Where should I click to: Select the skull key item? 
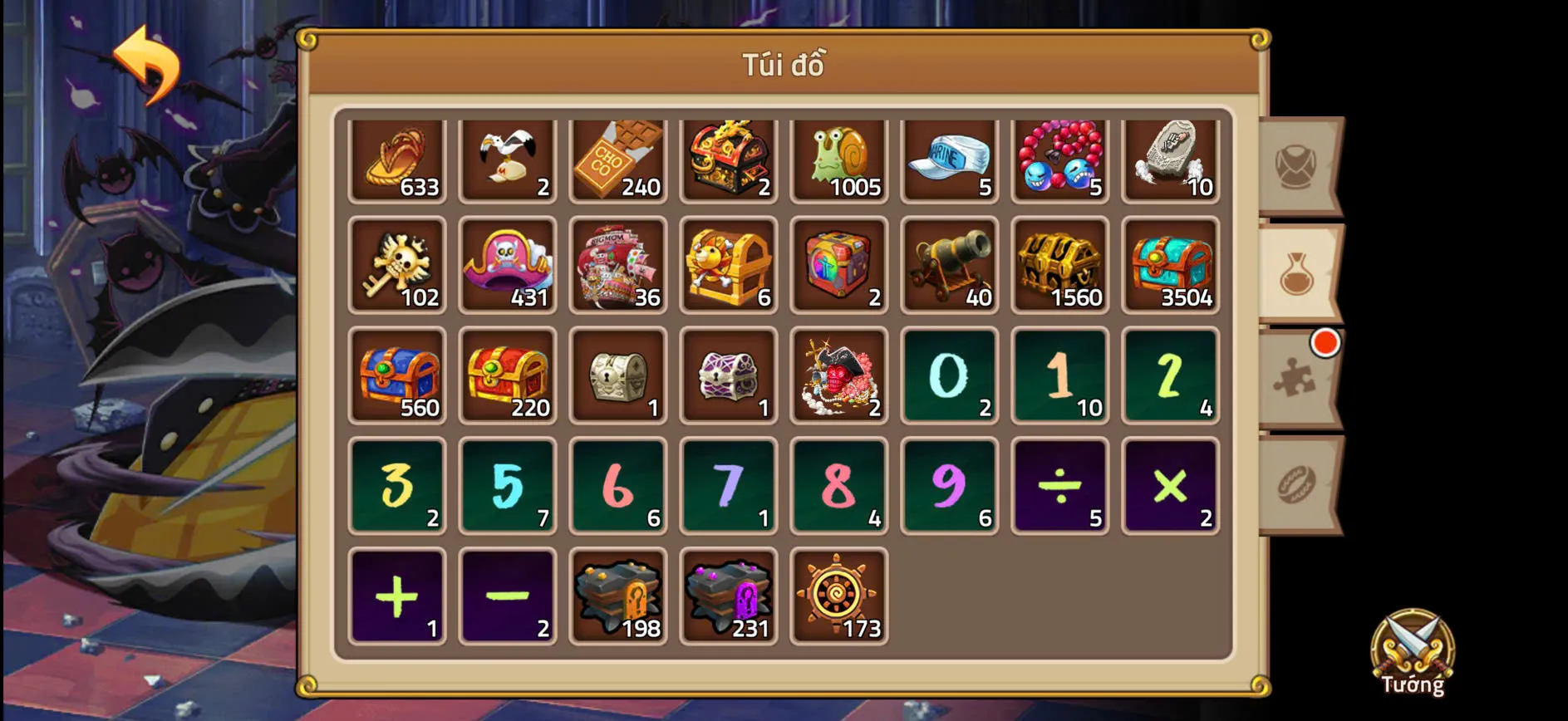pyautogui.click(x=397, y=266)
